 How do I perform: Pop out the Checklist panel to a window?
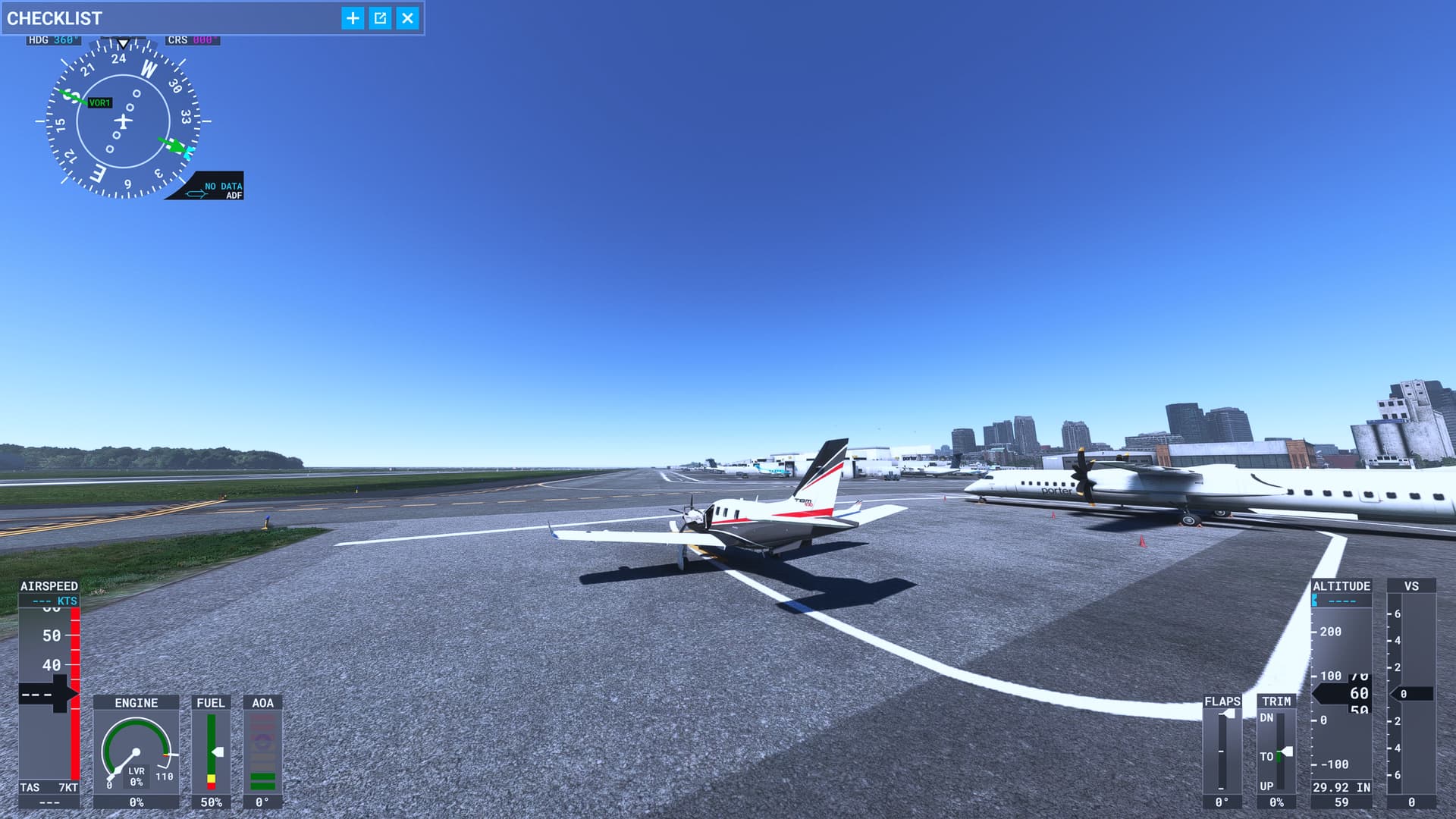click(x=381, y=19)
